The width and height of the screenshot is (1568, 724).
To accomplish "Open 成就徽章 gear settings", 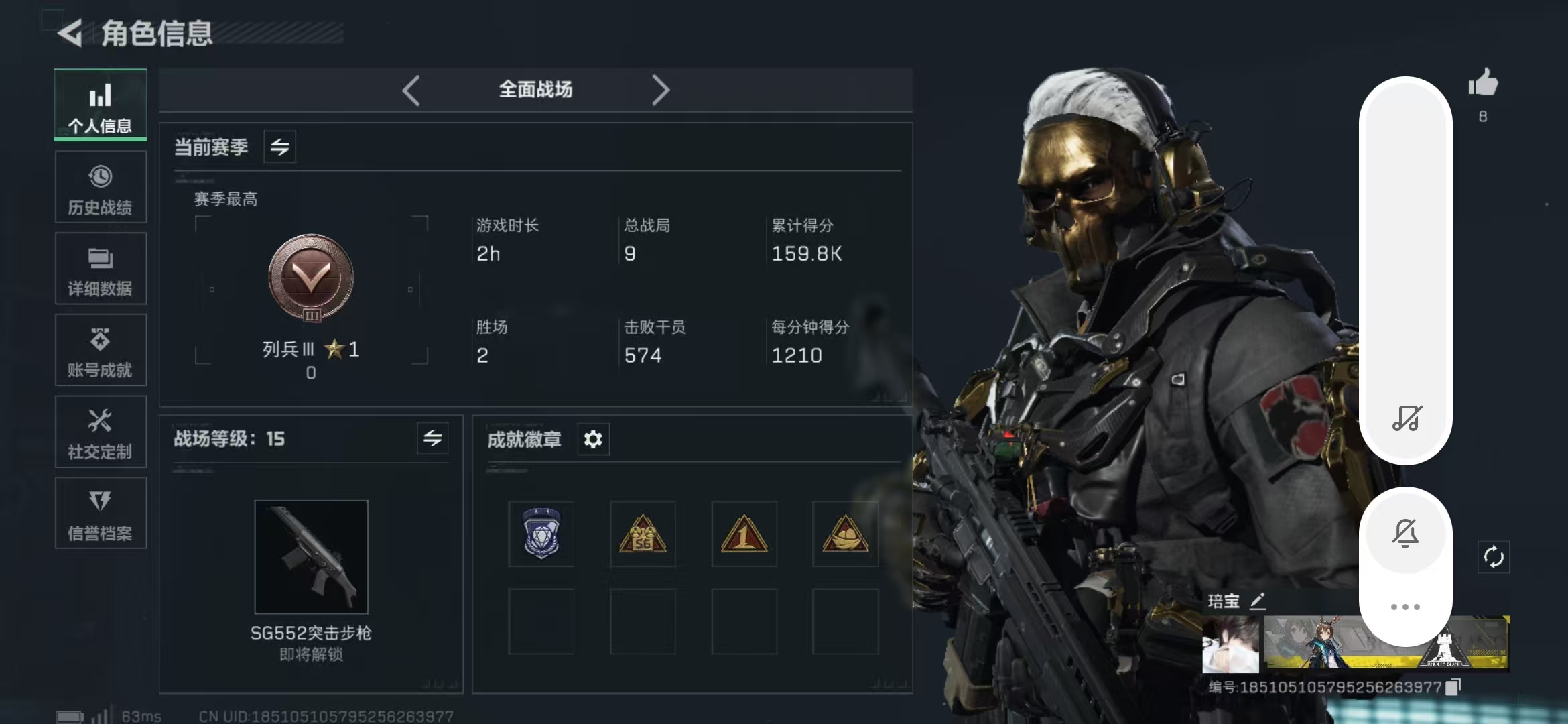I will (593, 440).
